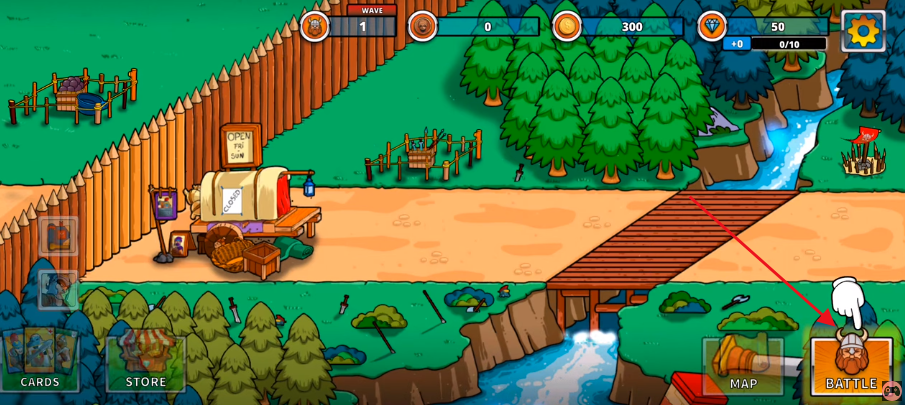Open the Store
Viewport: 905px width, 405px height.
[146, 363]
